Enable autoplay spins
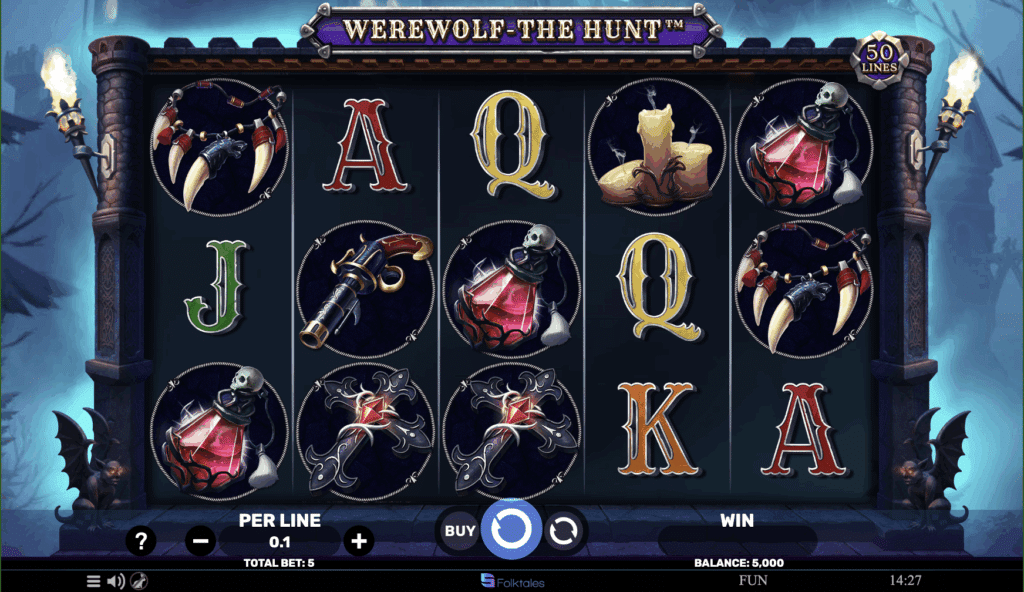 click(x=563, y=531)
